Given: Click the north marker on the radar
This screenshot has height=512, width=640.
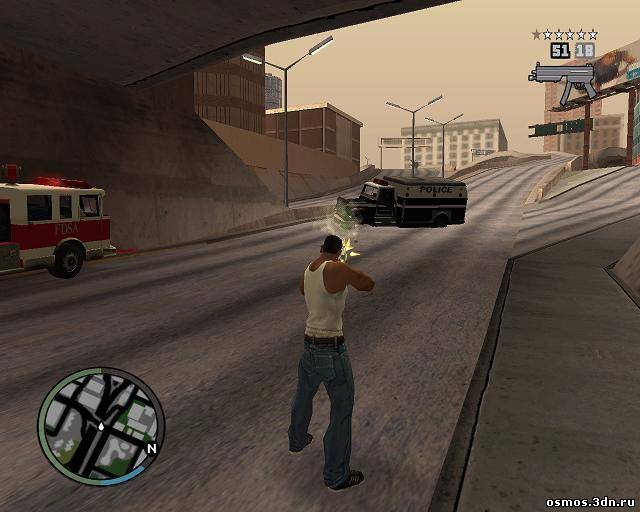Looking at the screenshot, I should 151,449.
